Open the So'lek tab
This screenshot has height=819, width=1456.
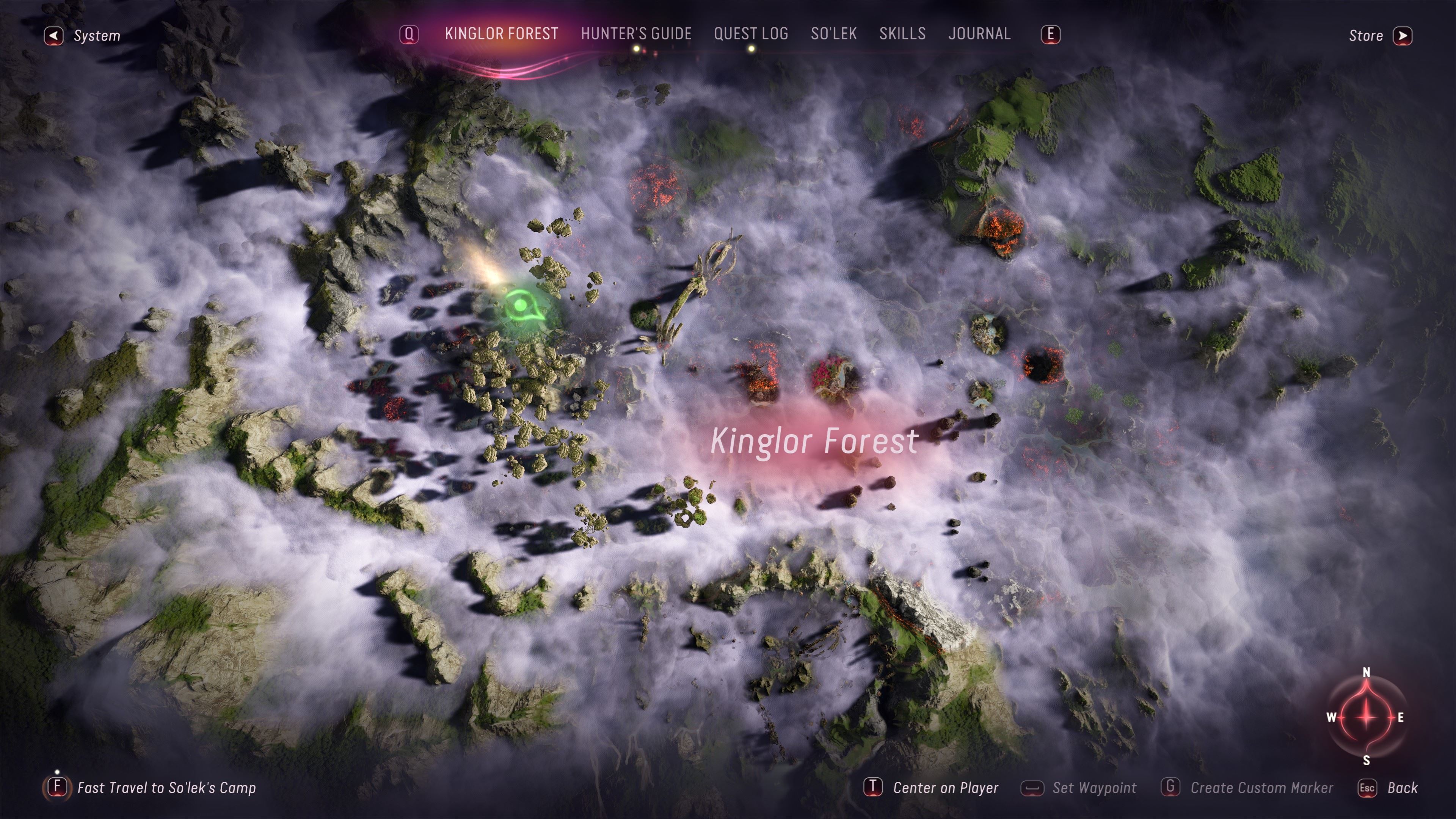click(834, 34)
